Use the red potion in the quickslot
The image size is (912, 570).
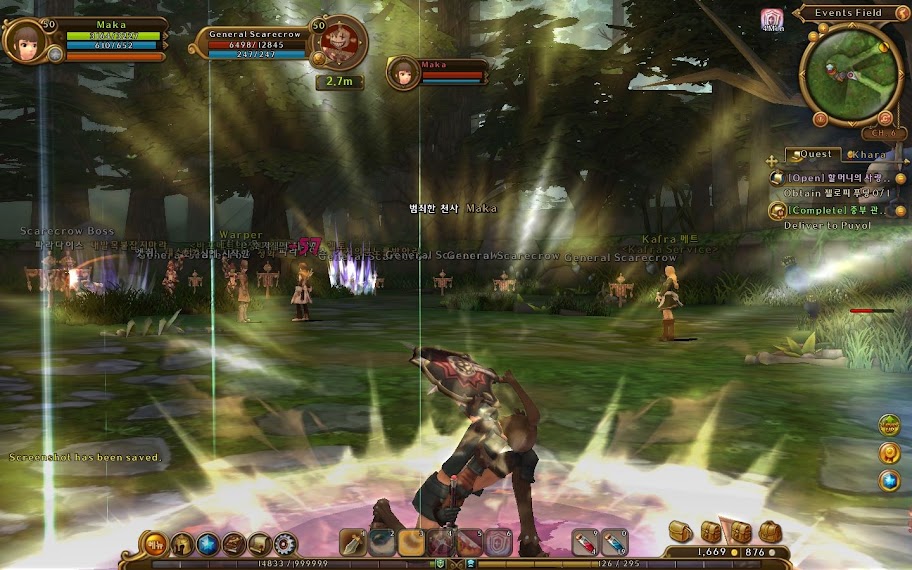pyautogui.click(x=587, y=542)
